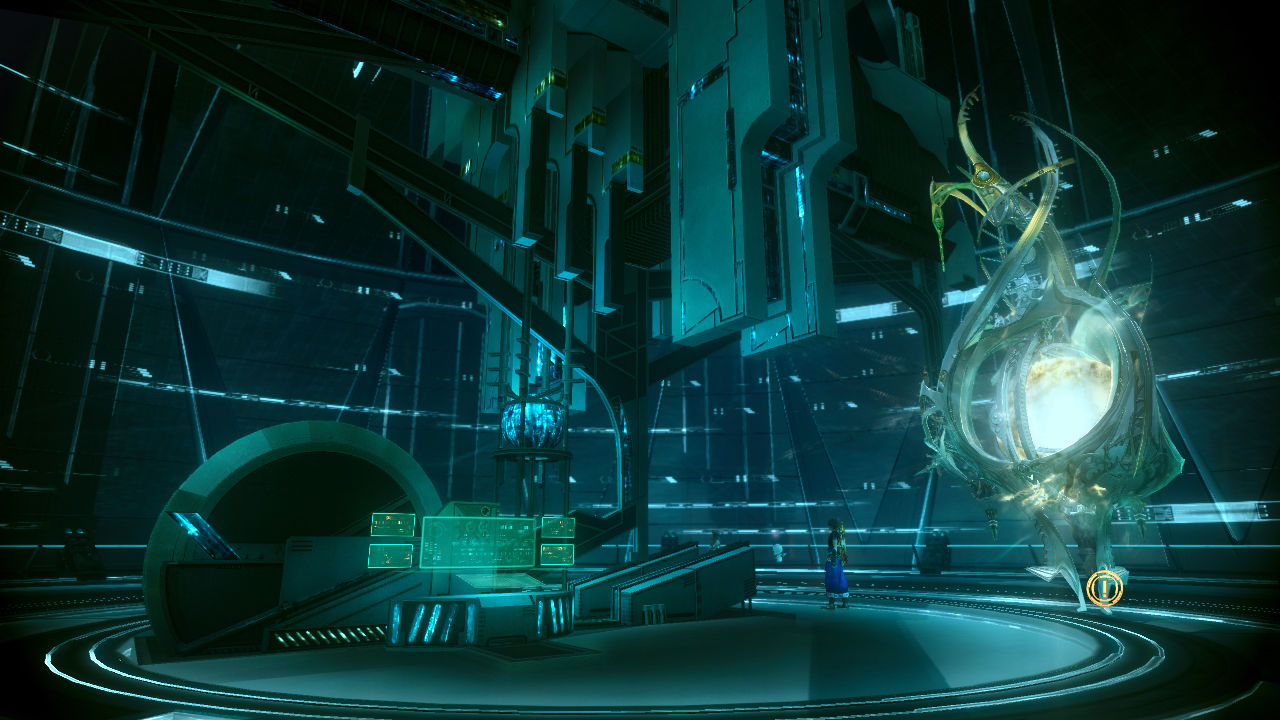The height and width of the screenshot is (720, 1280).
Task: Click the orange exclamation mark interaction marker
Action: [x=1104, y=588]
